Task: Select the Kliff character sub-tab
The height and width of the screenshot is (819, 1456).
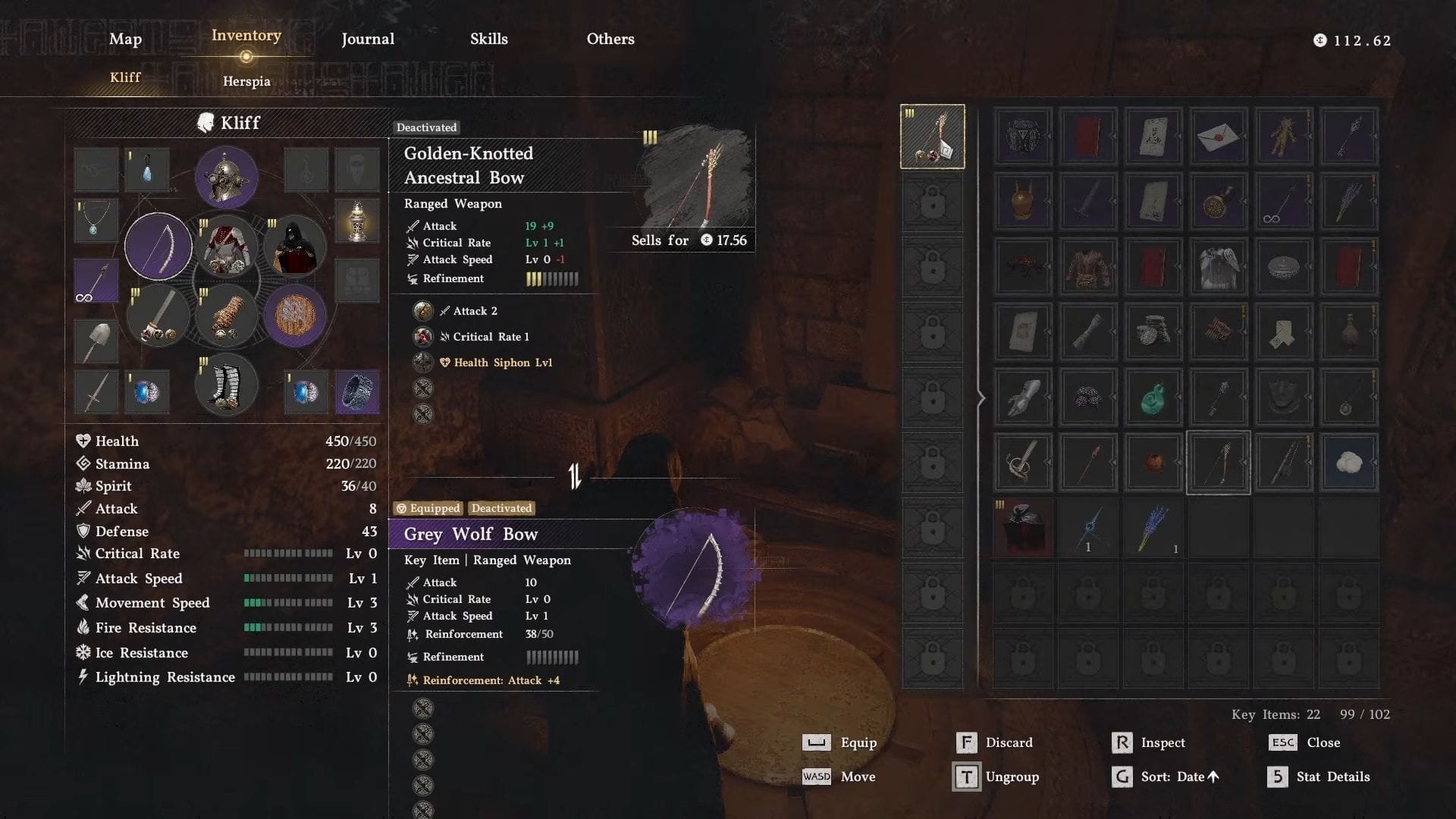Action: (125, 77)
